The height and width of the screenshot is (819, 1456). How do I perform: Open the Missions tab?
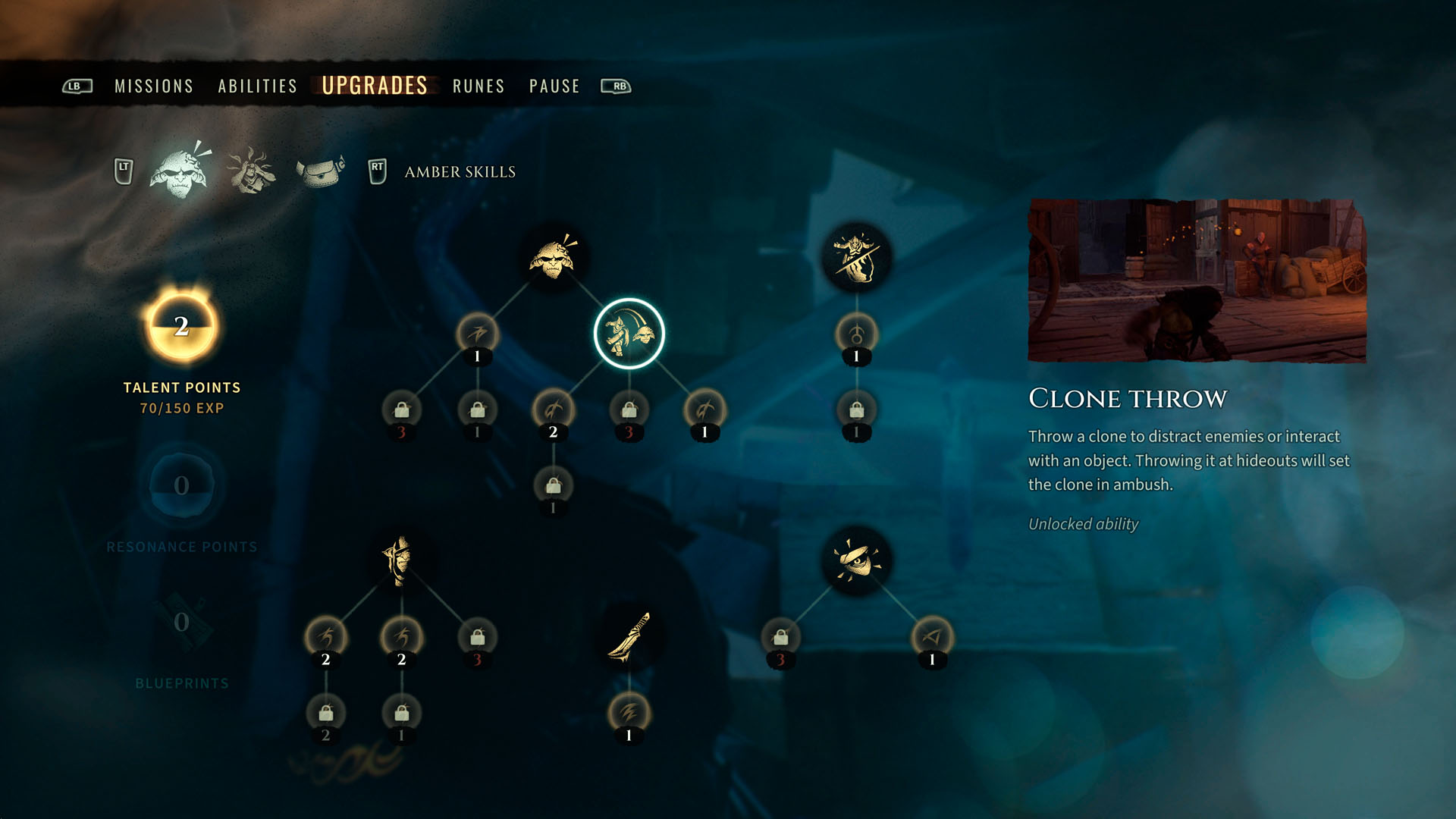coord(152,86)
